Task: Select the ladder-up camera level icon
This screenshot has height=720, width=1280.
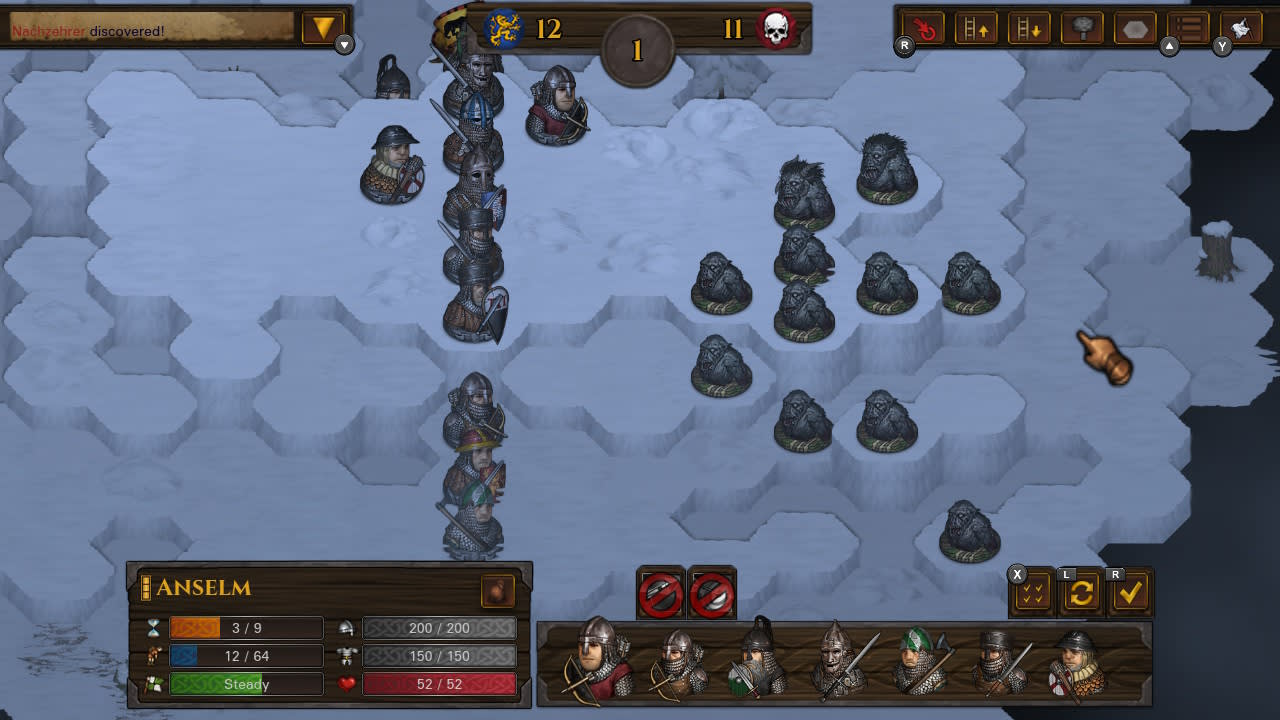Action: pyautogui.click(x=977, y=27)
